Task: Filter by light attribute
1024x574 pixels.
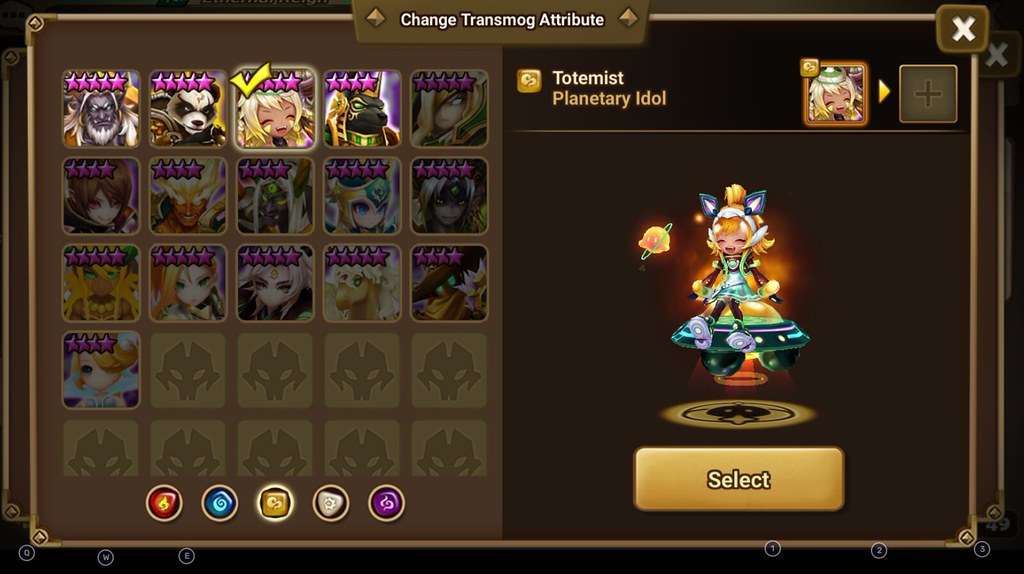Action: point(330,503)
